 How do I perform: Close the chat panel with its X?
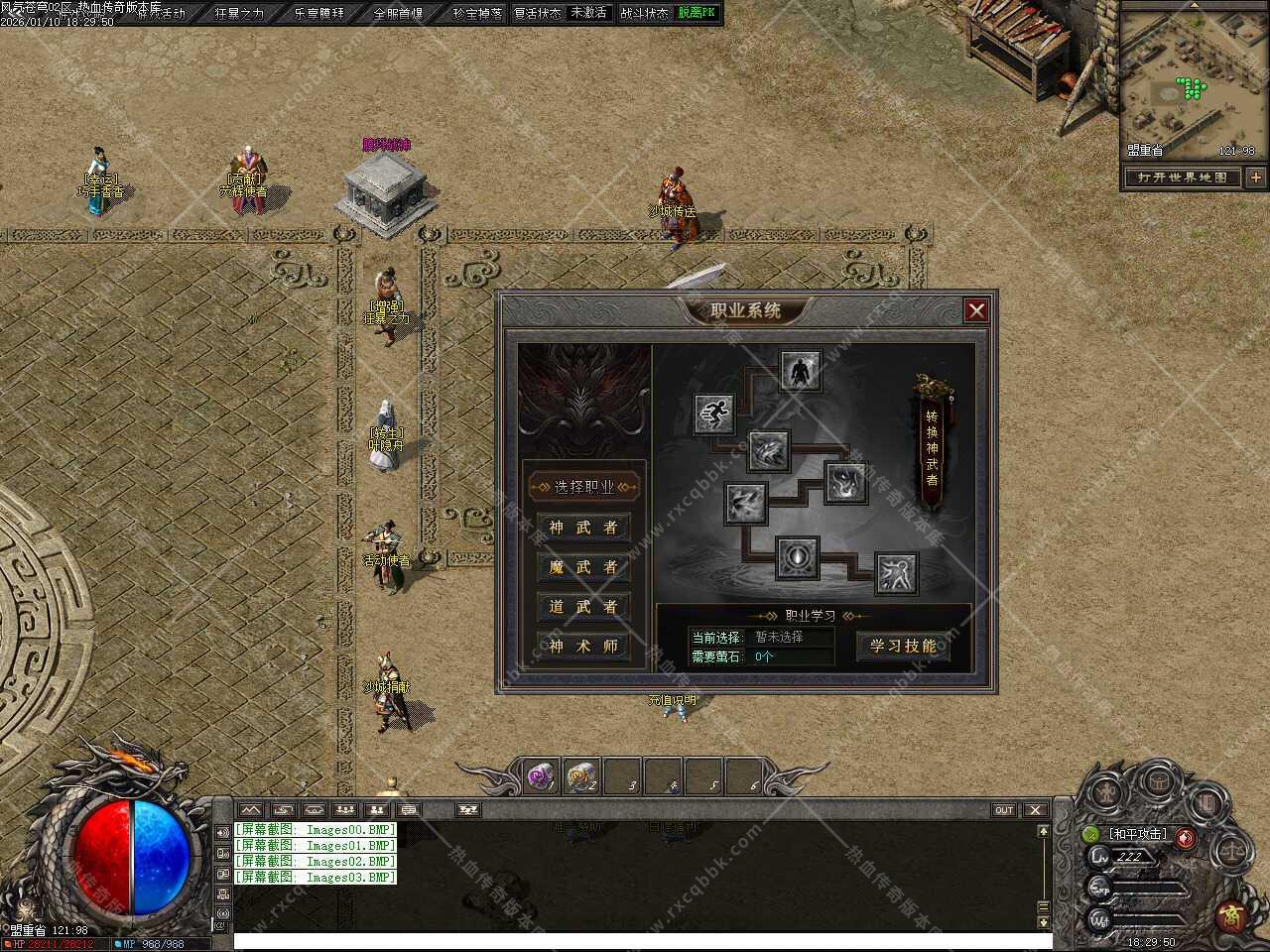[1035, 810]
